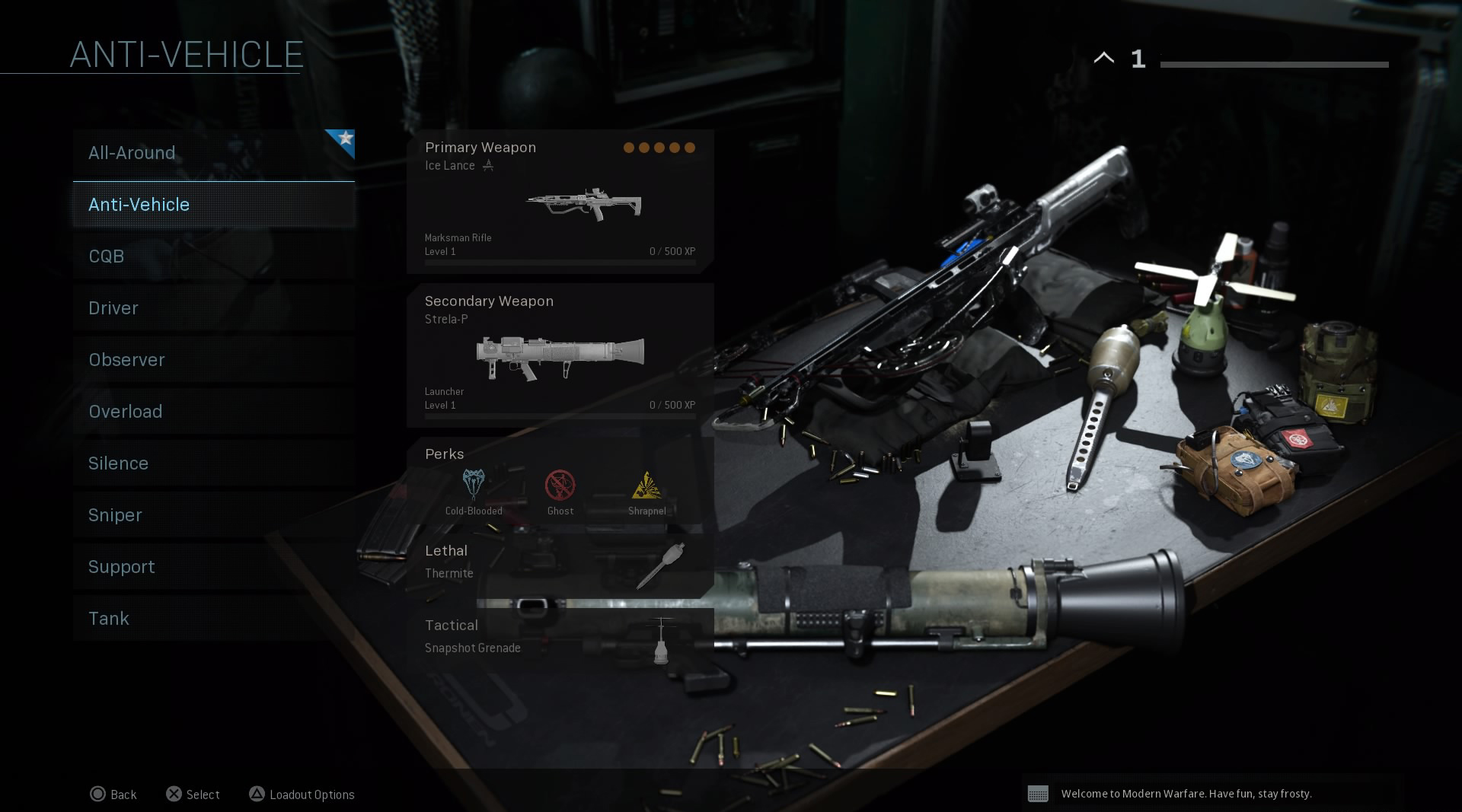The height and width of the screenshot is (812, 1462).
Task: Choose the Tank loadout
Action: pos(213,619)
